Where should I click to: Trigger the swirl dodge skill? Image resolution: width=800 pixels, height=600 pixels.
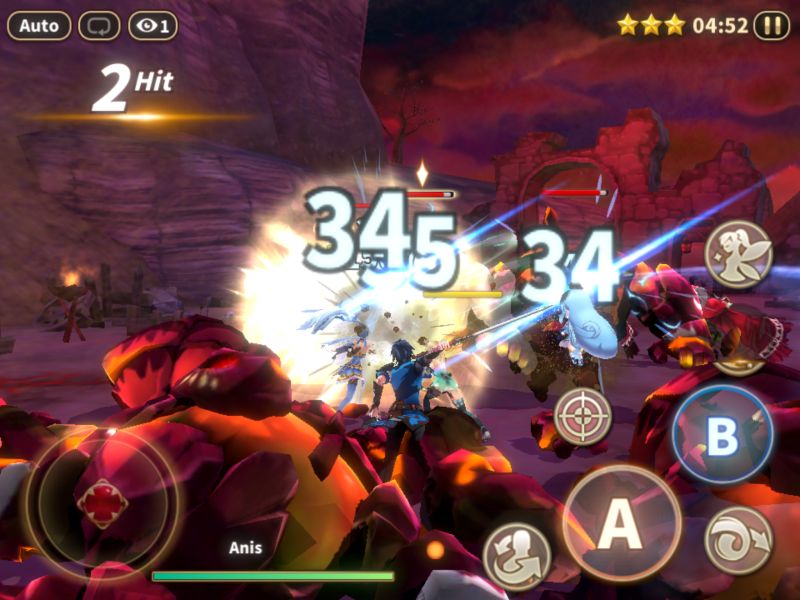click(x=738, y=541)
